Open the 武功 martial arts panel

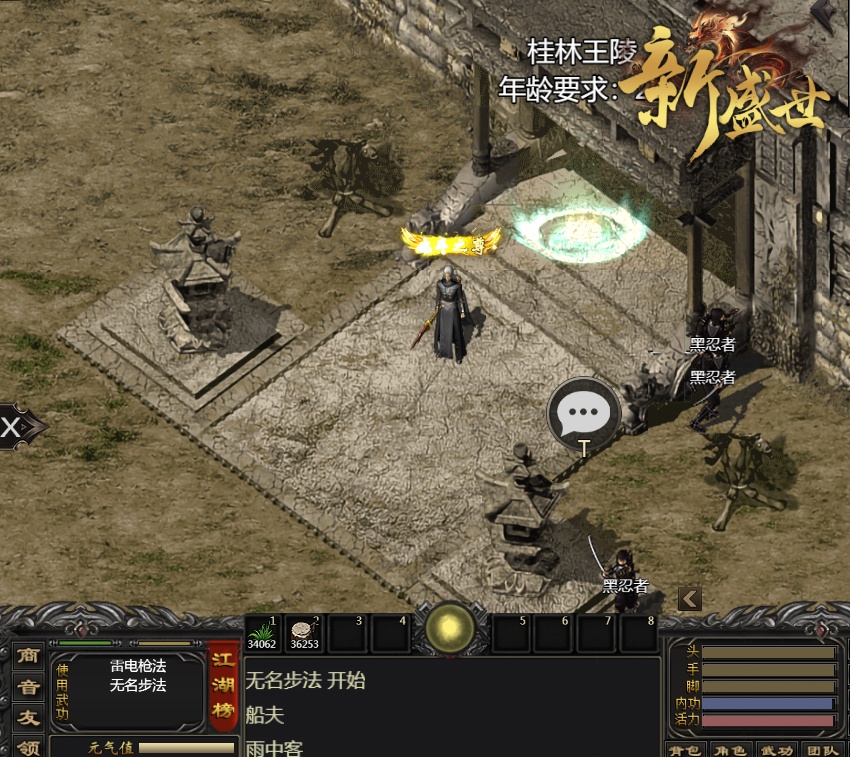776,749
